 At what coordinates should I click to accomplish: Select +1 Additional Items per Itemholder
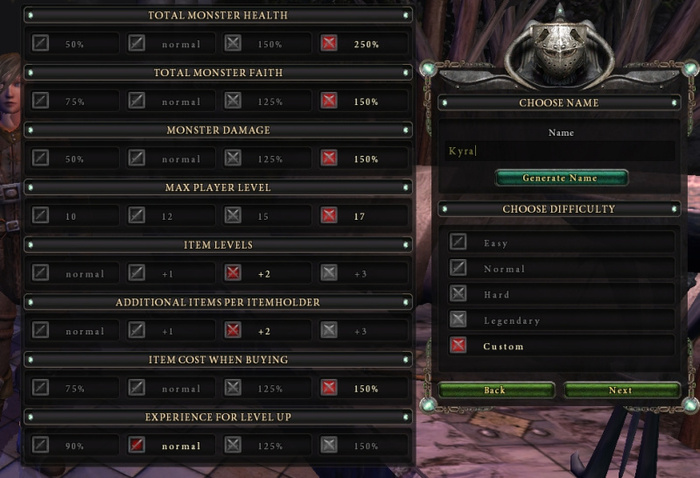[x=137, y=330]
